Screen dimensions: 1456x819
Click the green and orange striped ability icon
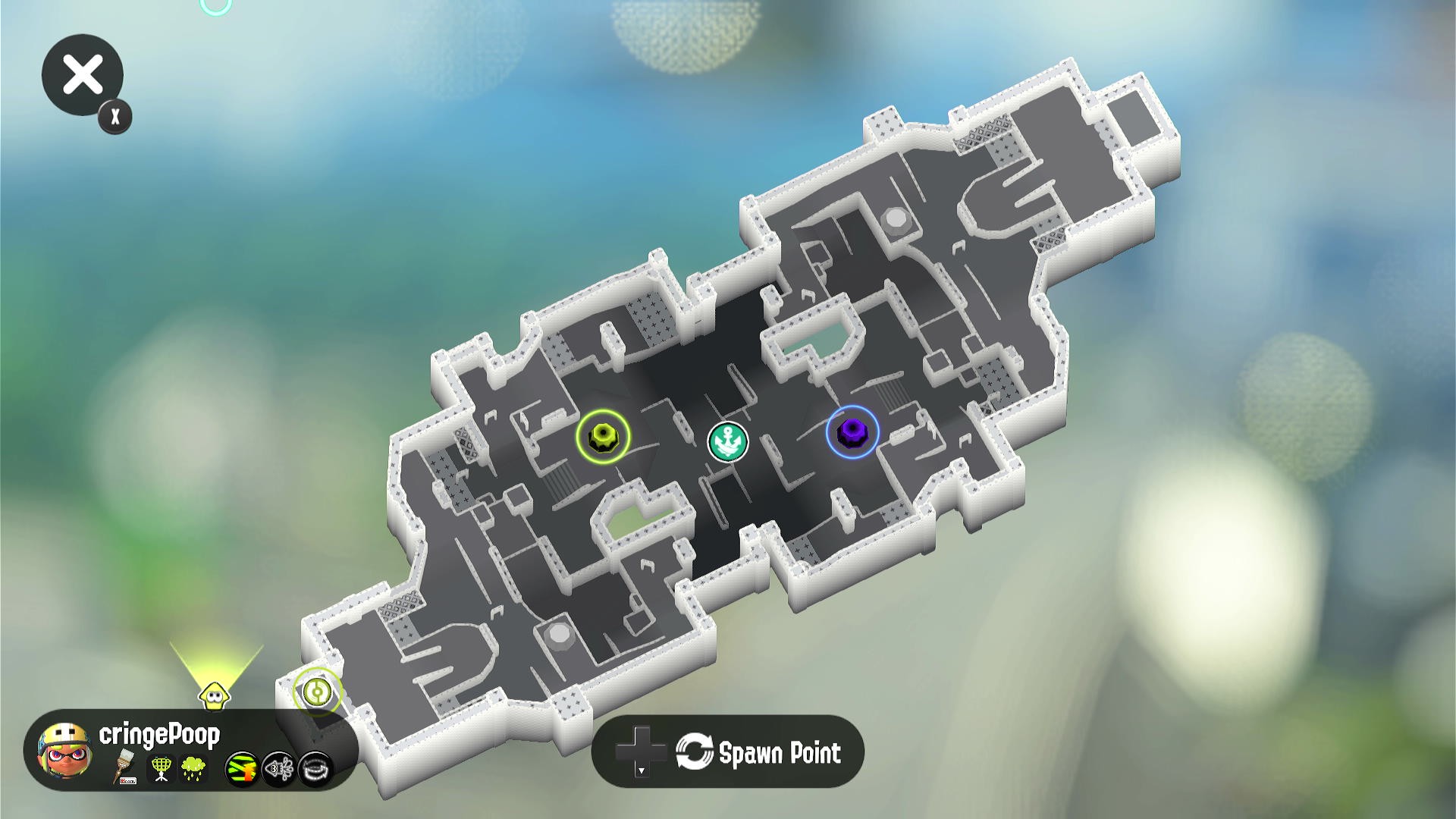pyautogui.click(x=242, y=769)
